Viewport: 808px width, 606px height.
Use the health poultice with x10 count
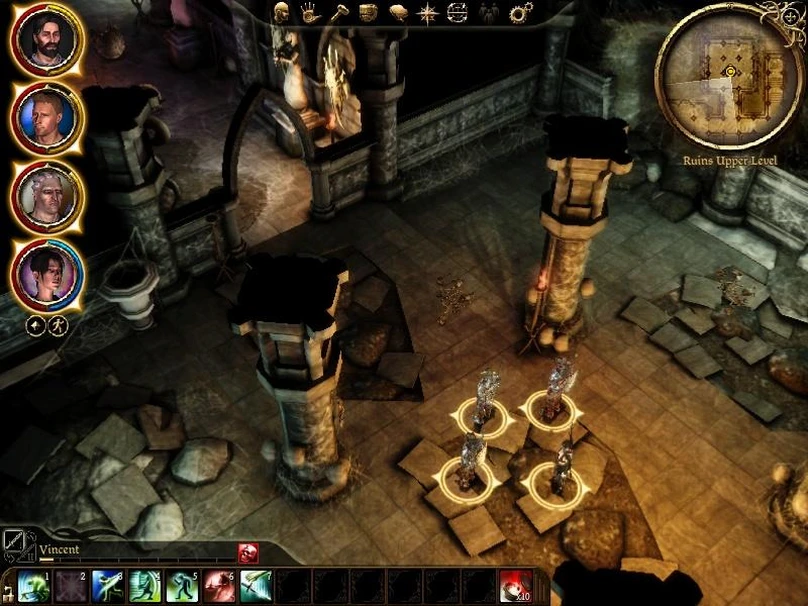(516, 585)
